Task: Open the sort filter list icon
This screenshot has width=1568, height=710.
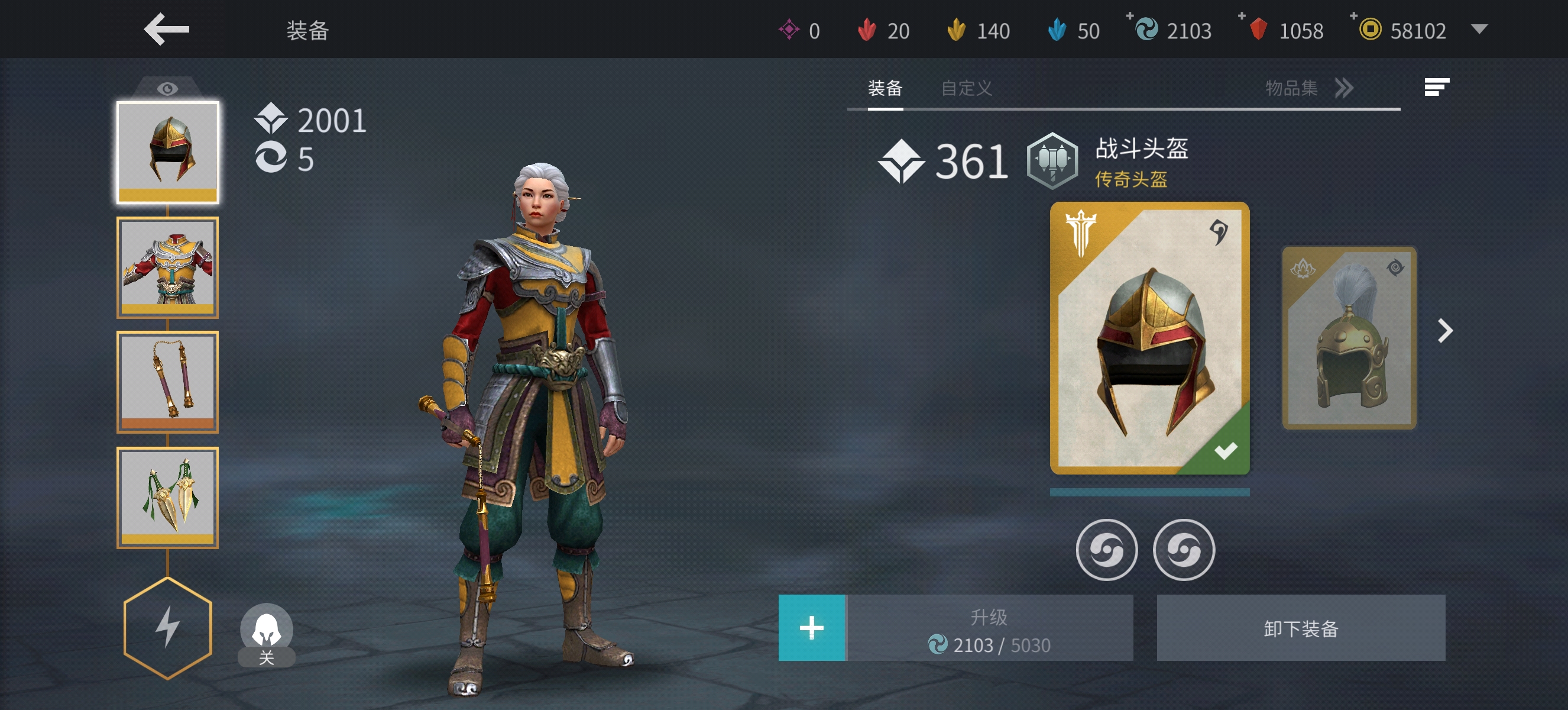Action: coord(1436,88)
